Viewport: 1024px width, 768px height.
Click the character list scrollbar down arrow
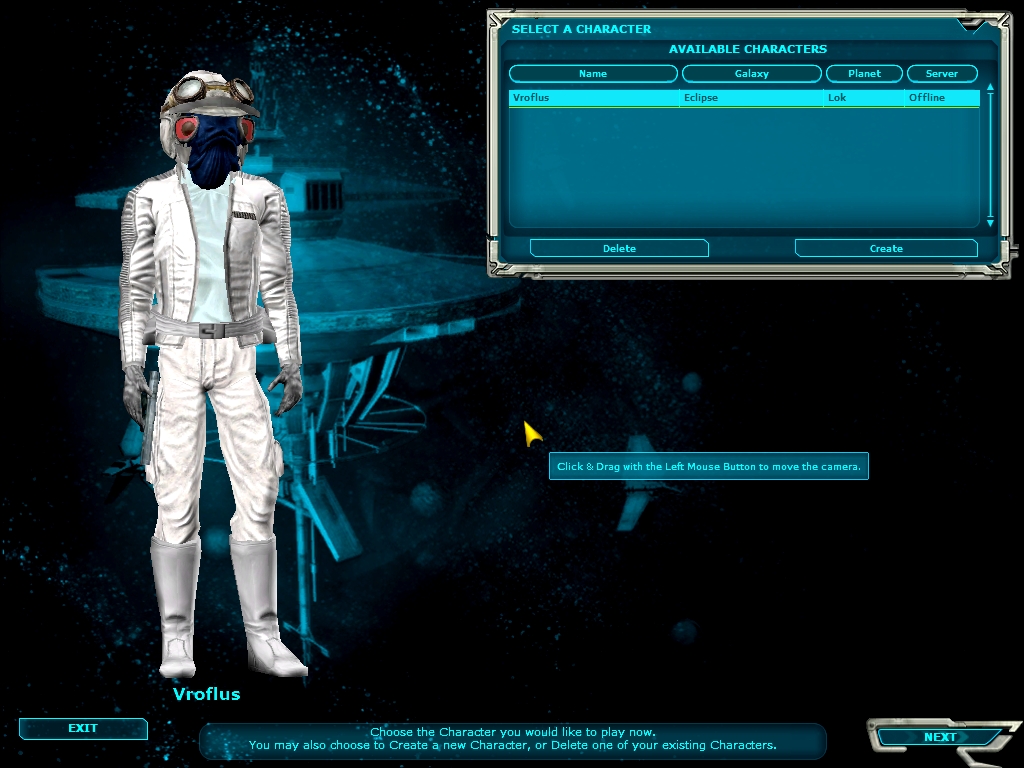pyautogui.click(x=990, y=221)
